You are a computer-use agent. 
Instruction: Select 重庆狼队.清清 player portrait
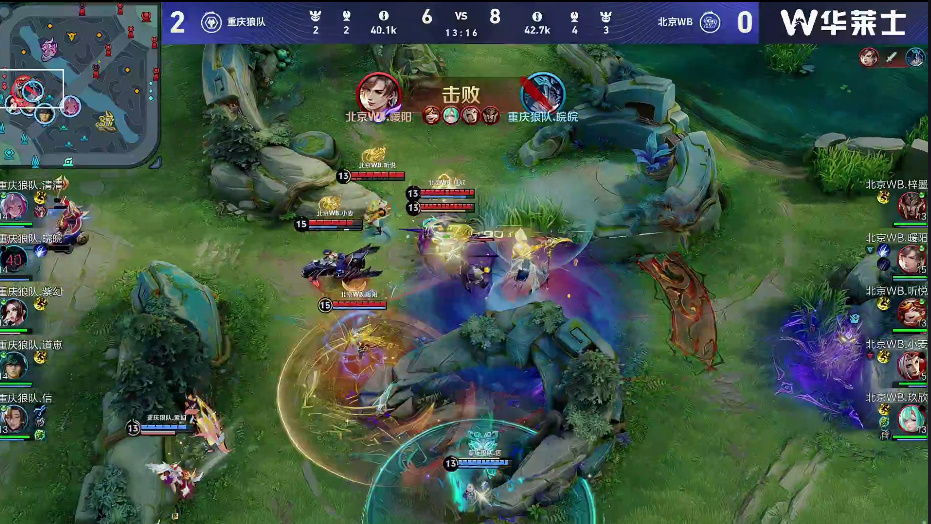(15, 207)
